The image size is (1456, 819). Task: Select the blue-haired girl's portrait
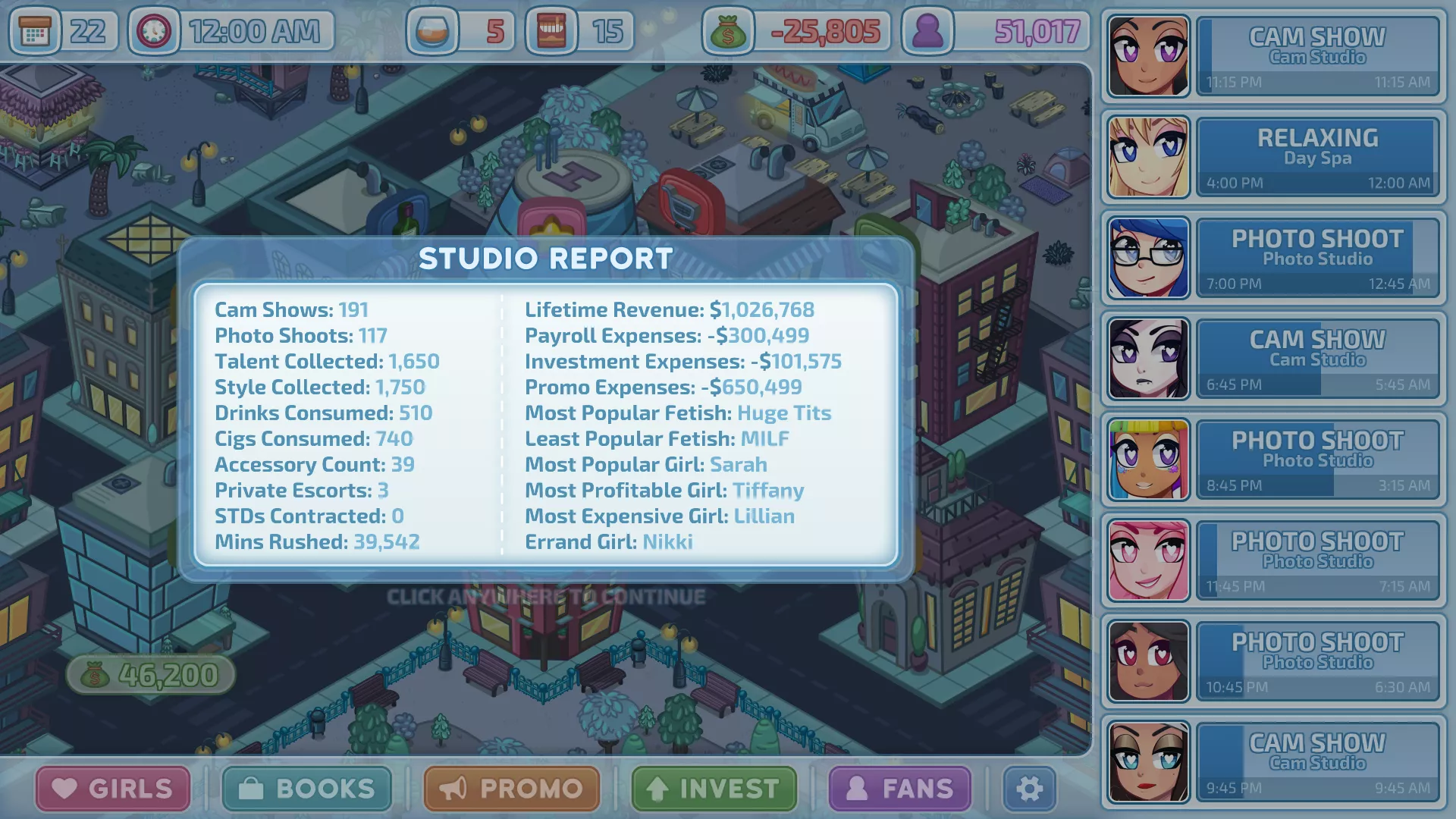[1147, 257]
